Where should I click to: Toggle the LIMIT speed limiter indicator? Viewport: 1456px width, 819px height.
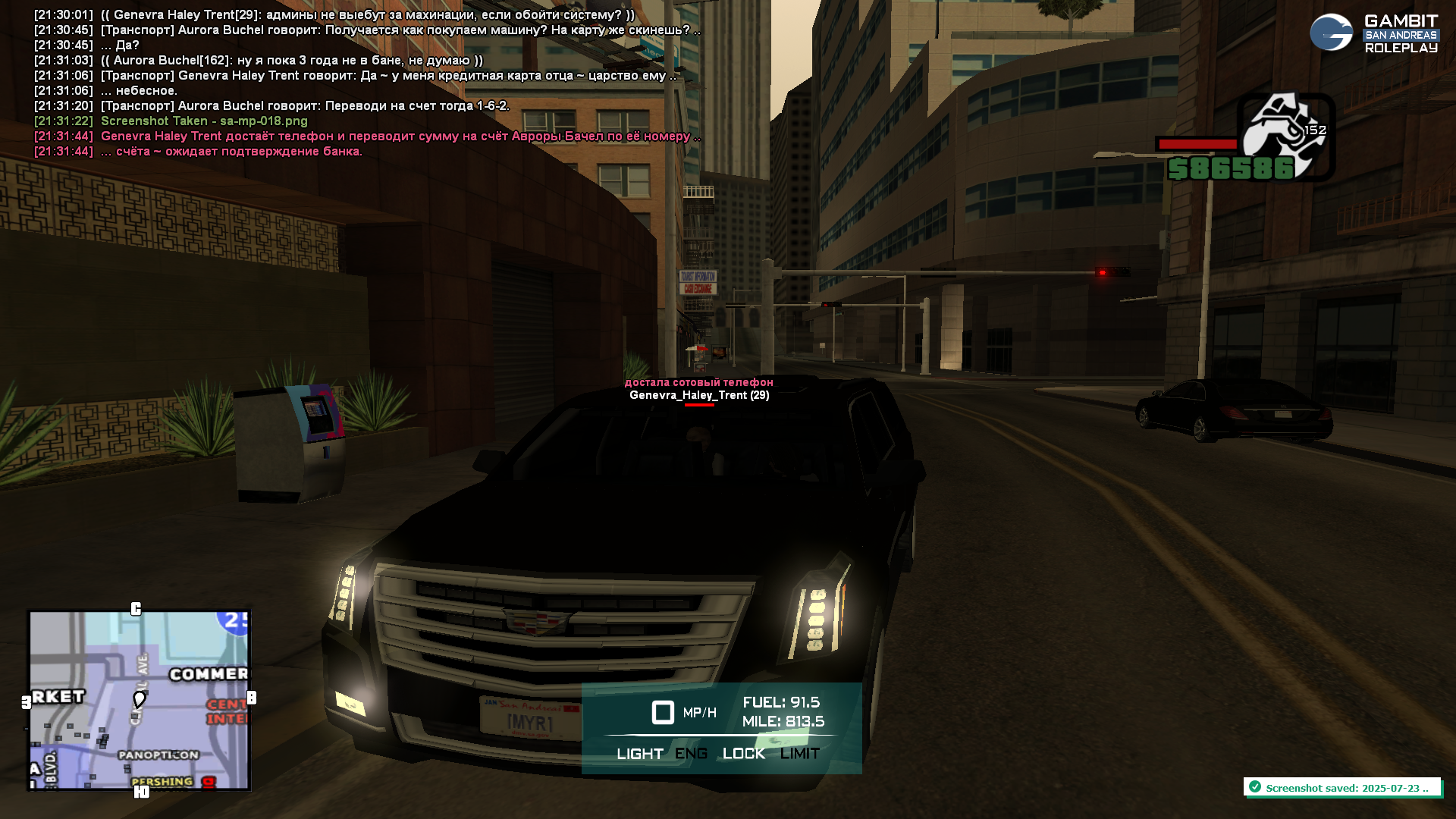[x=799, y=754]
